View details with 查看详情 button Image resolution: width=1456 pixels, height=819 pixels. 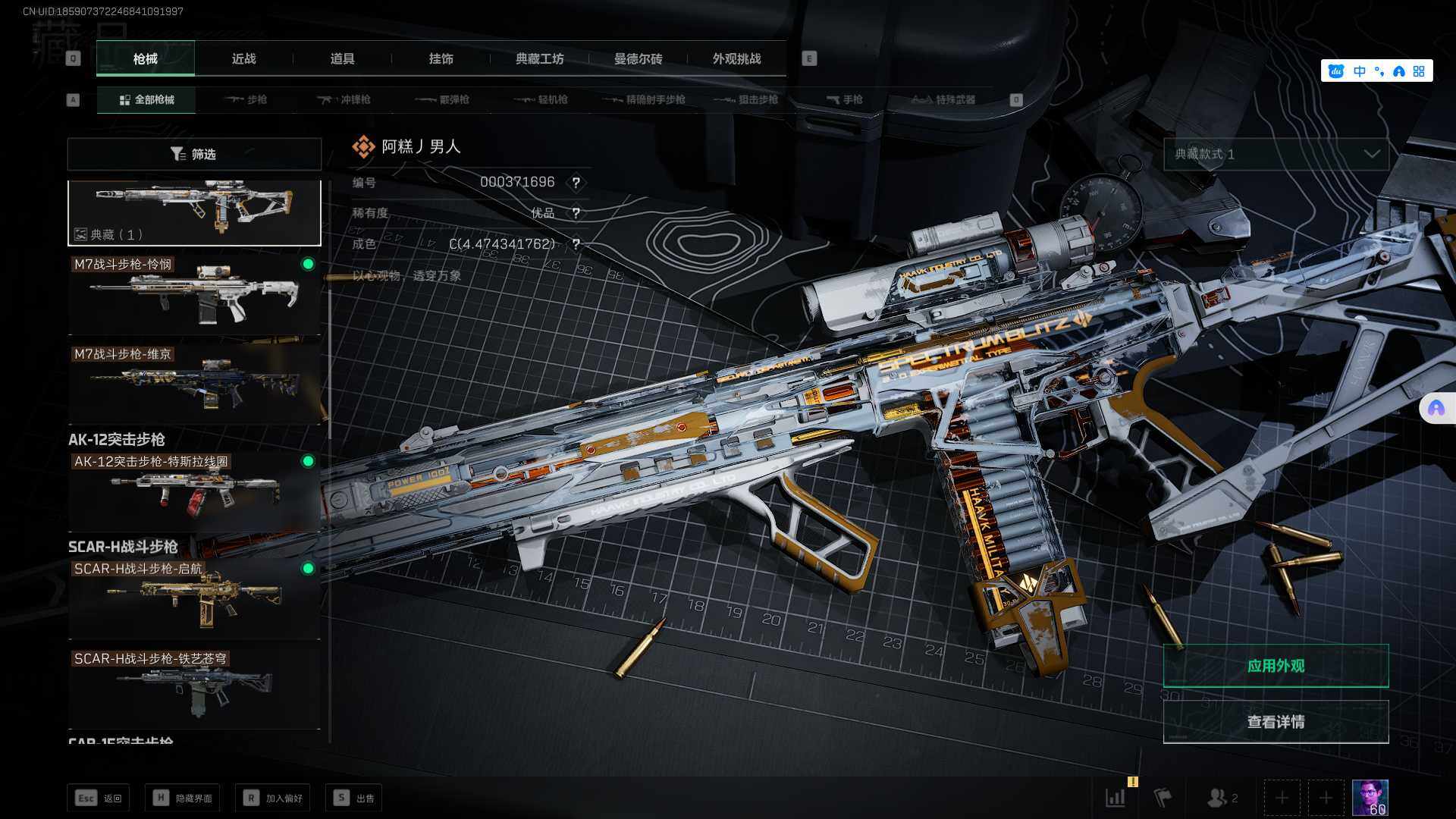click(1276, 722)
